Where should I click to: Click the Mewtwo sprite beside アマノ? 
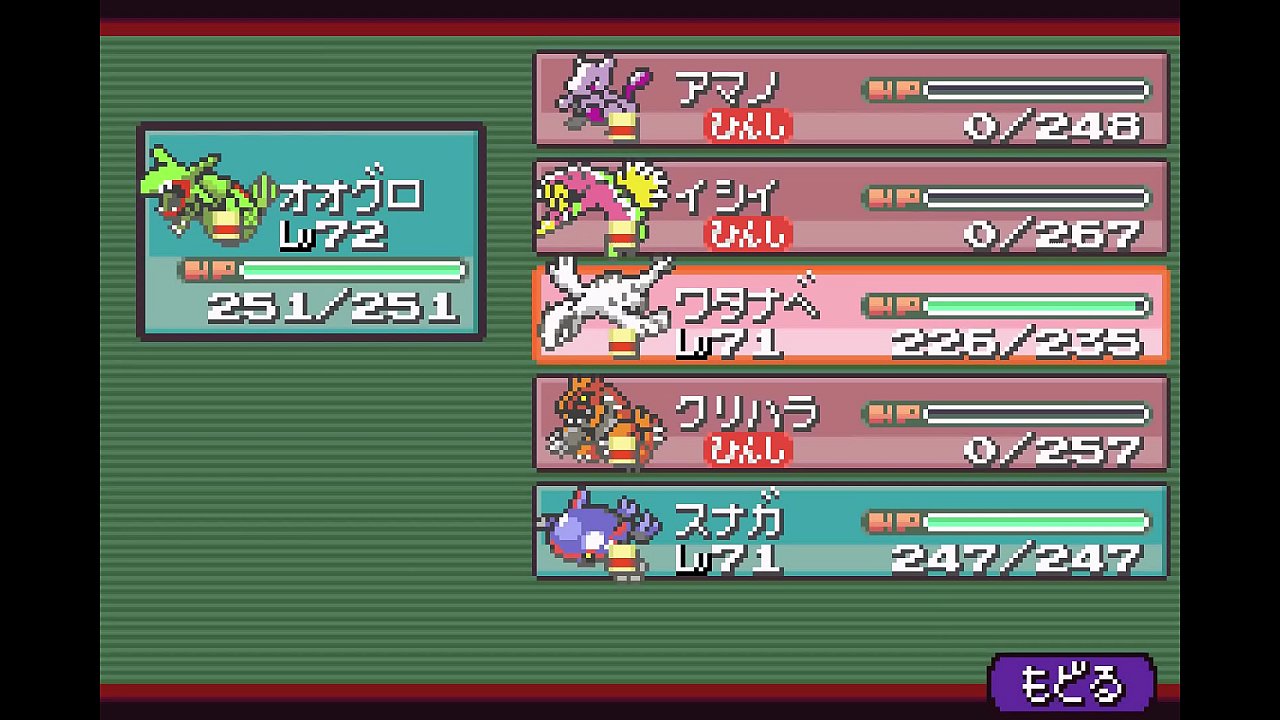click(x=600, y=95)
